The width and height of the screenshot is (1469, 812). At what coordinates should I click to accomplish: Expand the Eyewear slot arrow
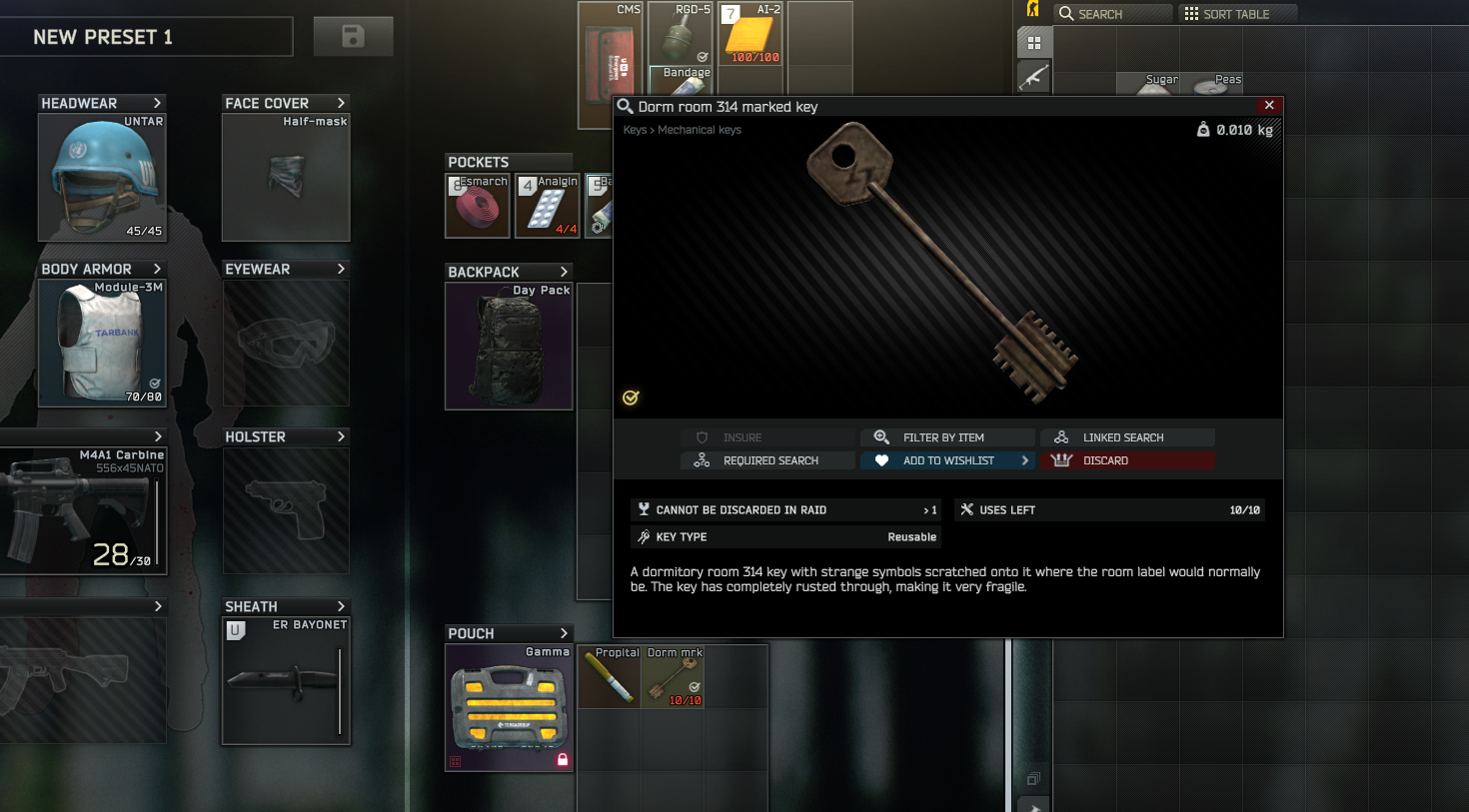click(341, 270)
